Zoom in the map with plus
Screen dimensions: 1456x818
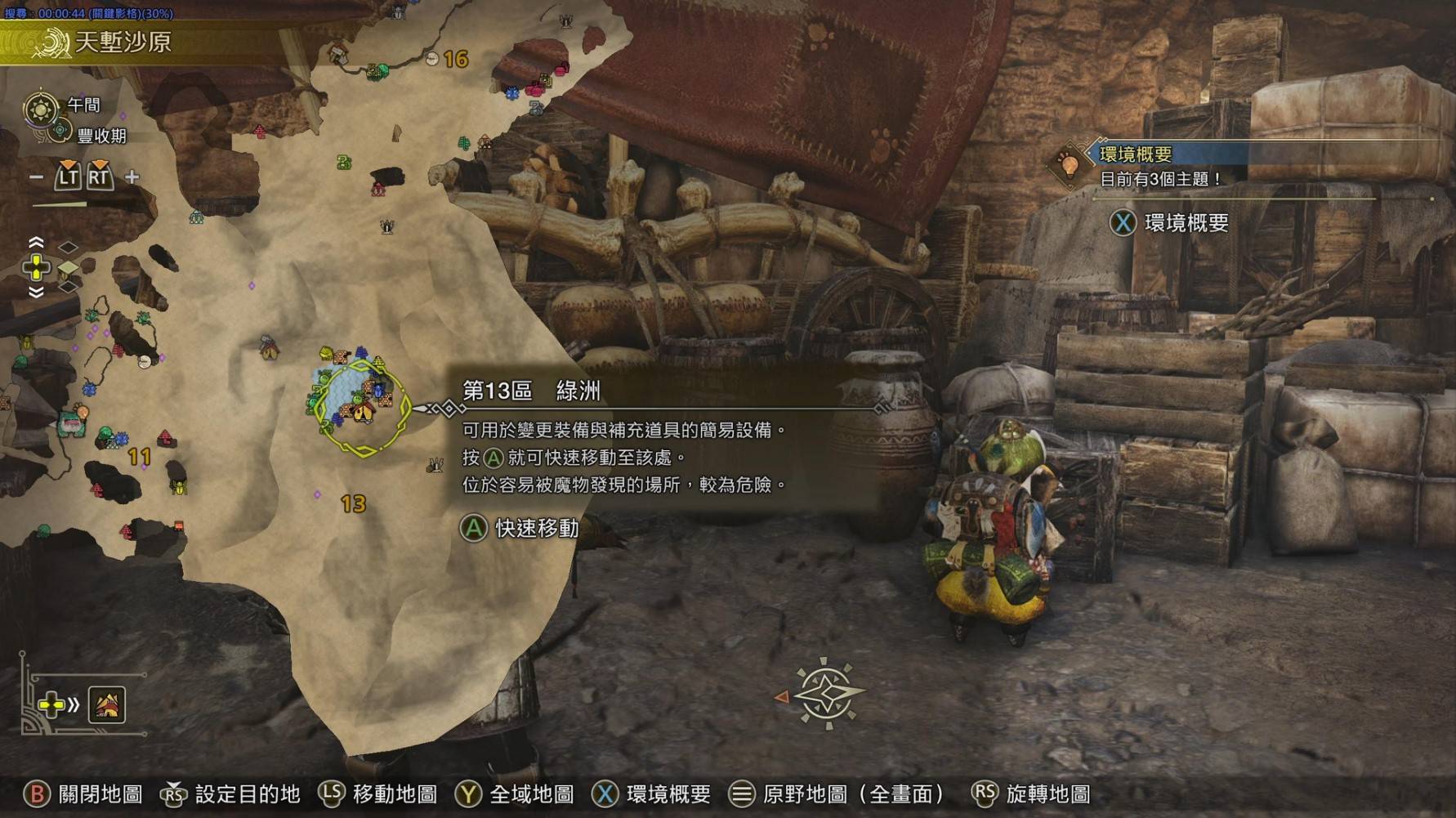coord(132,177)
